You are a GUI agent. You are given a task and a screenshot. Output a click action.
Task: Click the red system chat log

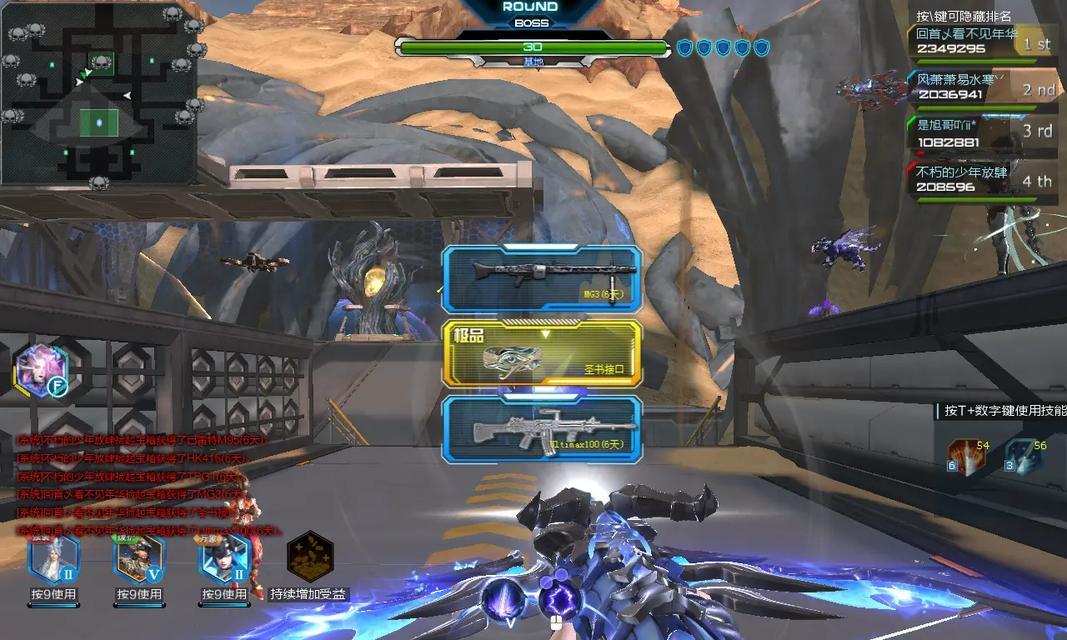(x=140, y=485)
